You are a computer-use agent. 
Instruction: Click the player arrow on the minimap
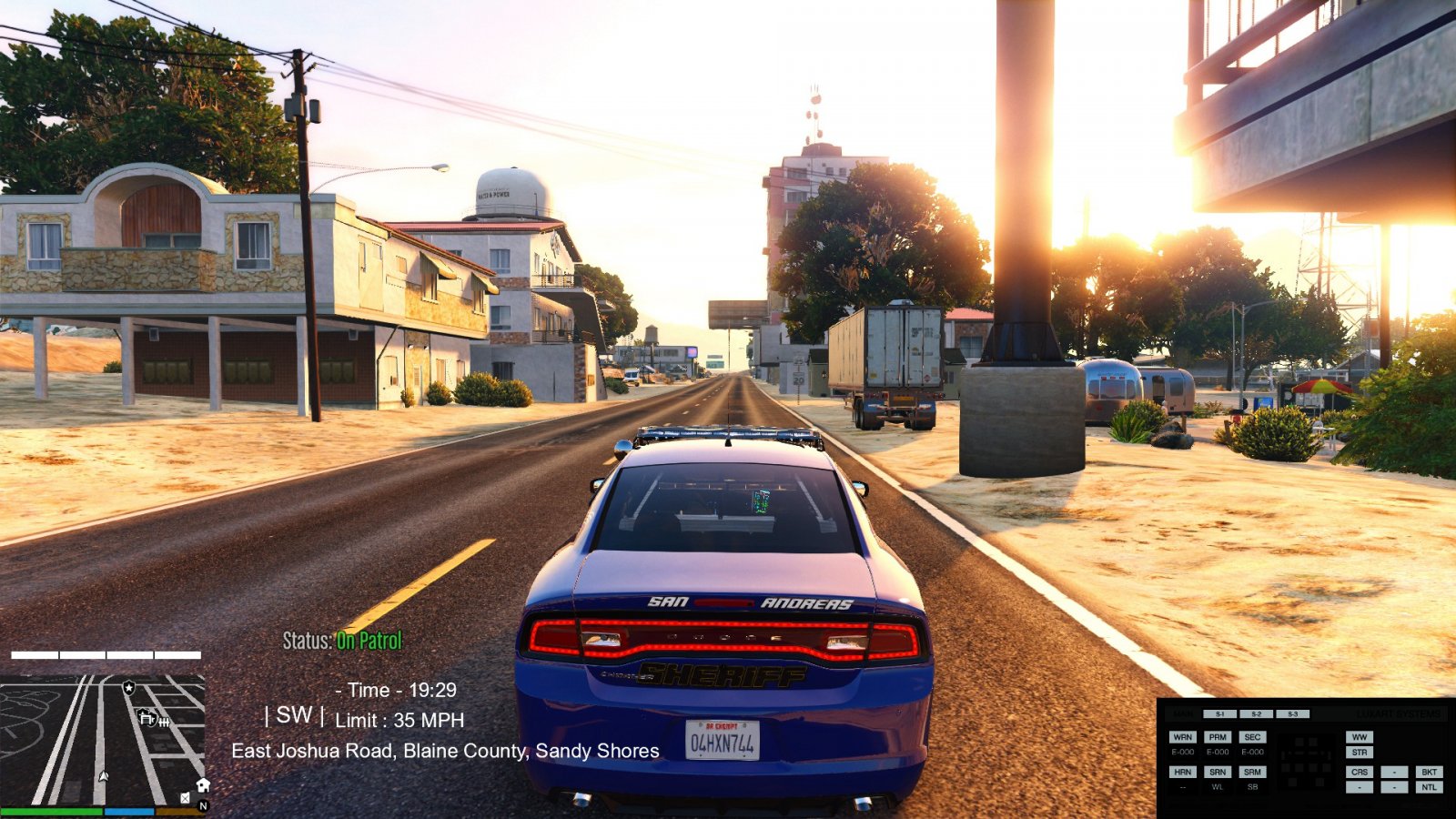pyautogui.click(x=103, y=777)
